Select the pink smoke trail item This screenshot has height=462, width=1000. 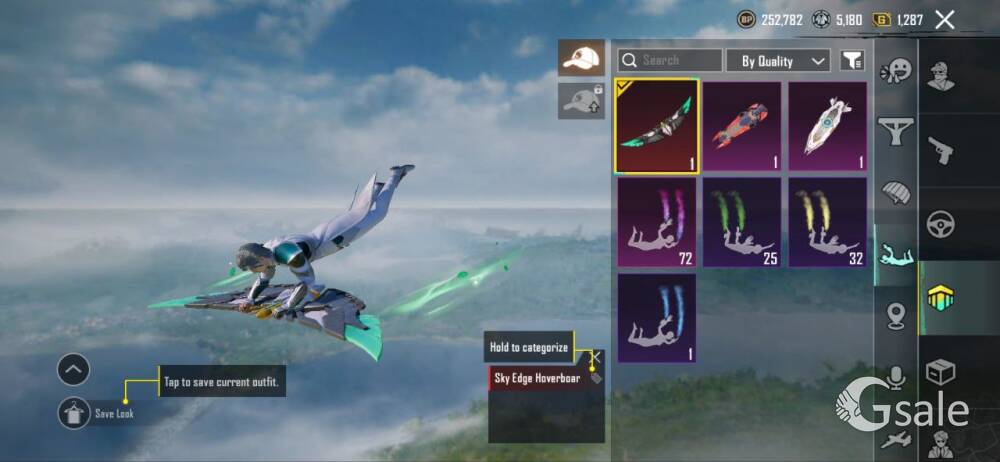pos(656,222)
